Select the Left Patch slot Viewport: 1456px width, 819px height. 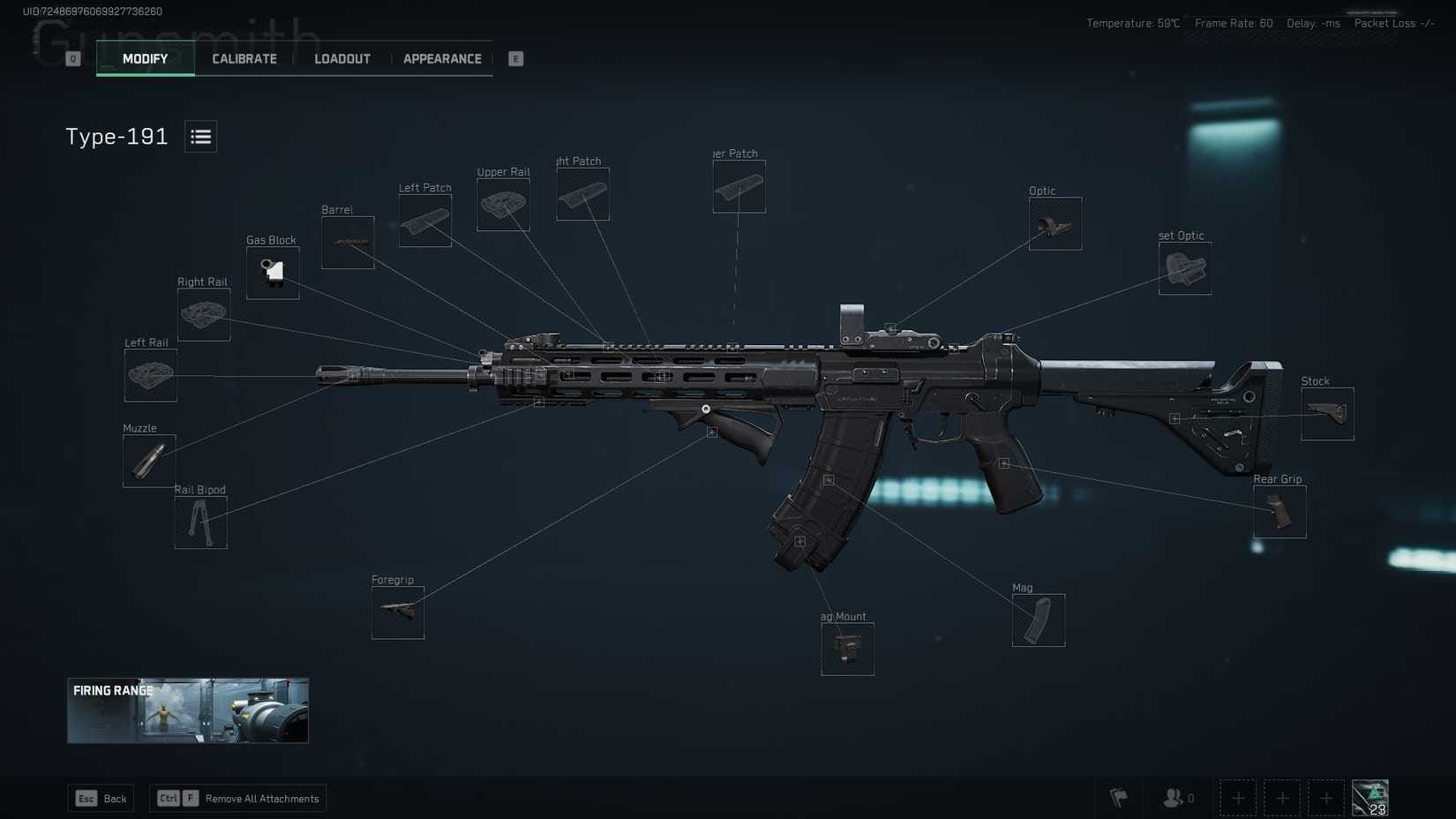425,221
